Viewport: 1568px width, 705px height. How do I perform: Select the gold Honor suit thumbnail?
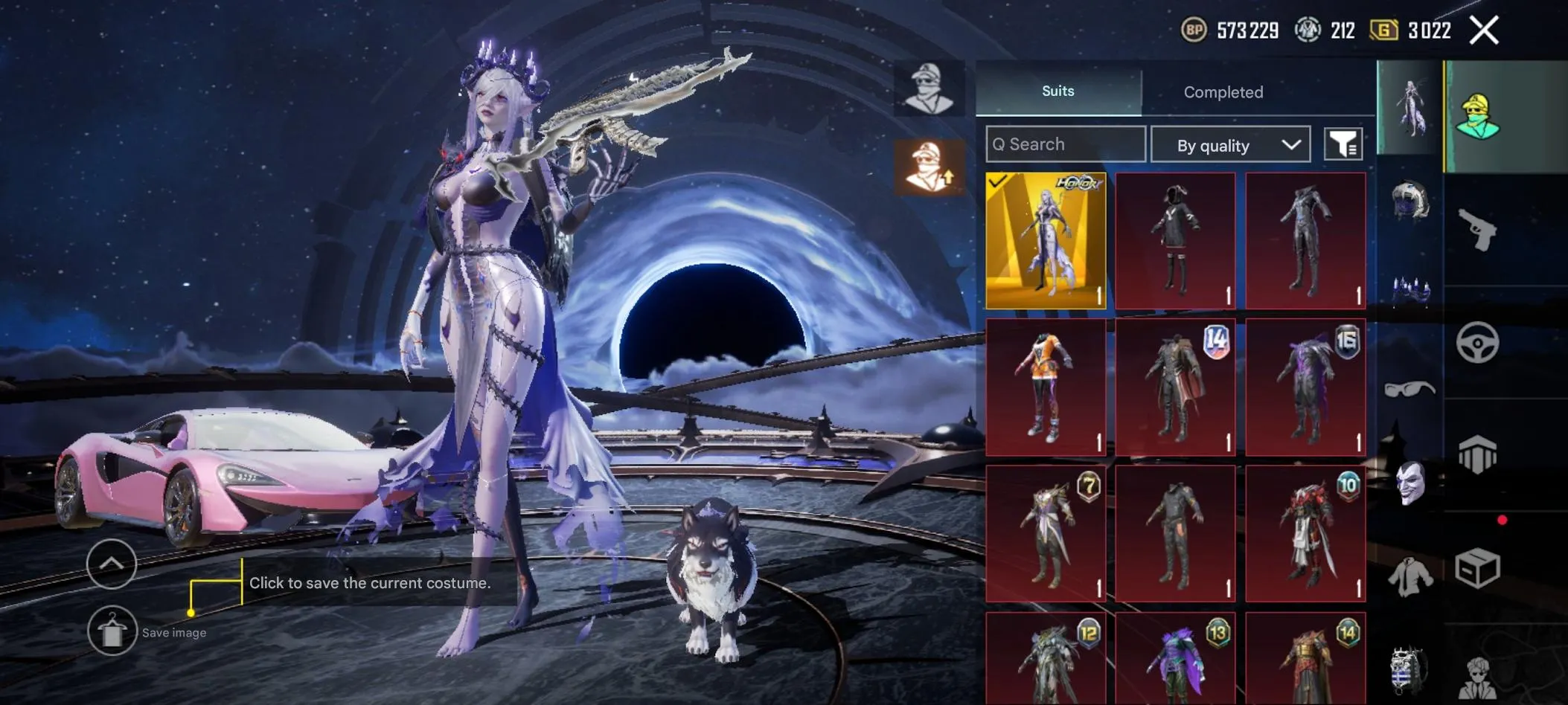click(x=1046, y=240)
